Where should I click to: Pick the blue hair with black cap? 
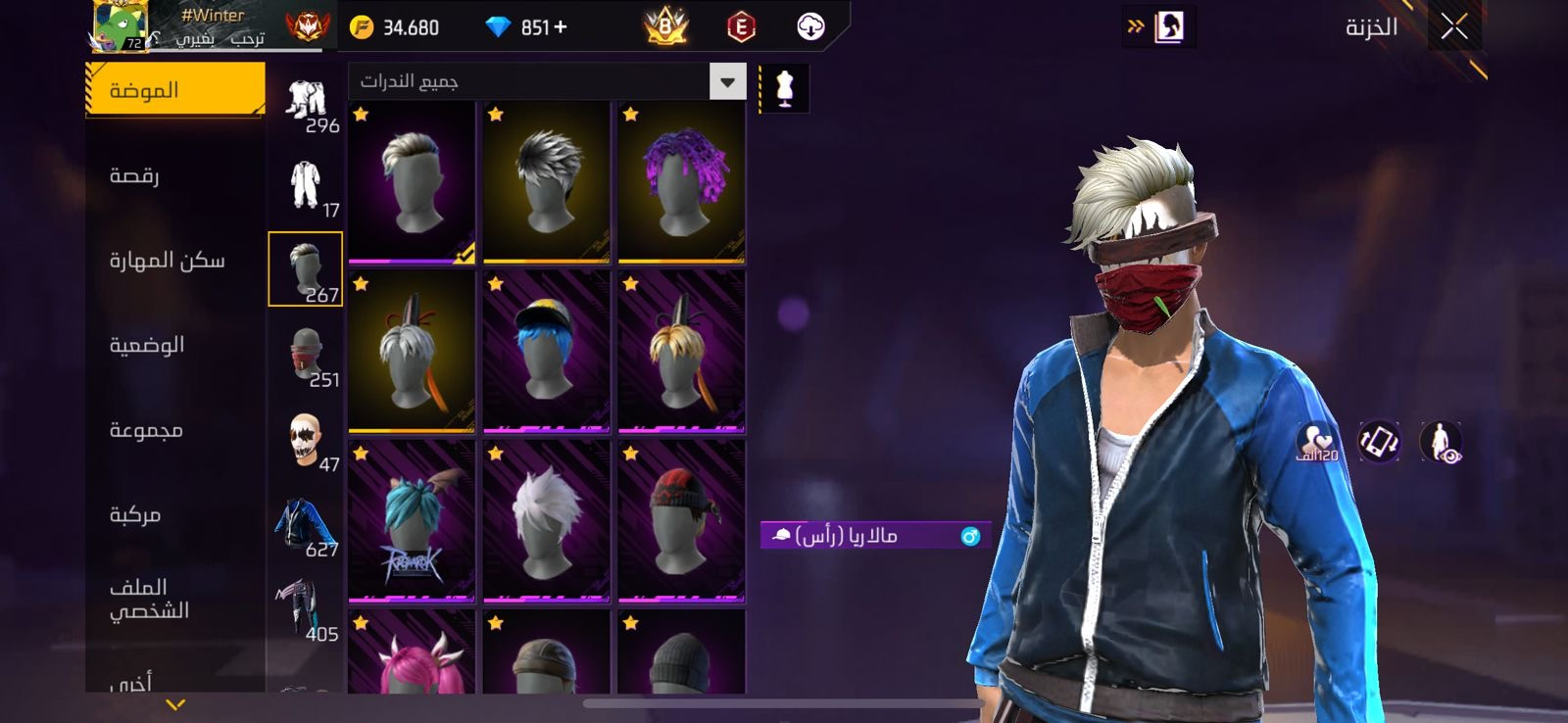[x=547, y=352]
